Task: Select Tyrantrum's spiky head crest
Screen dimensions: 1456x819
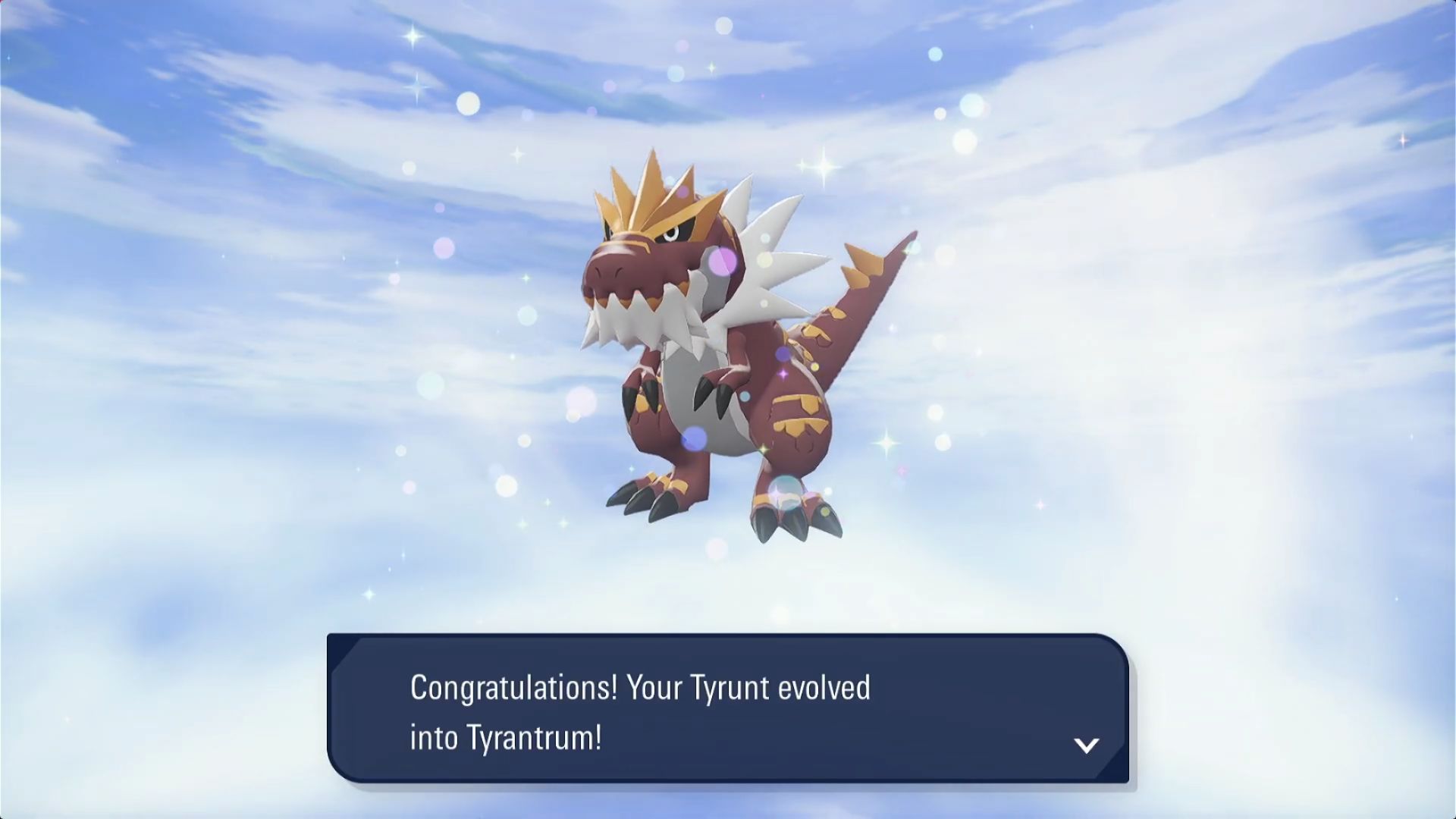Action: 656,190
